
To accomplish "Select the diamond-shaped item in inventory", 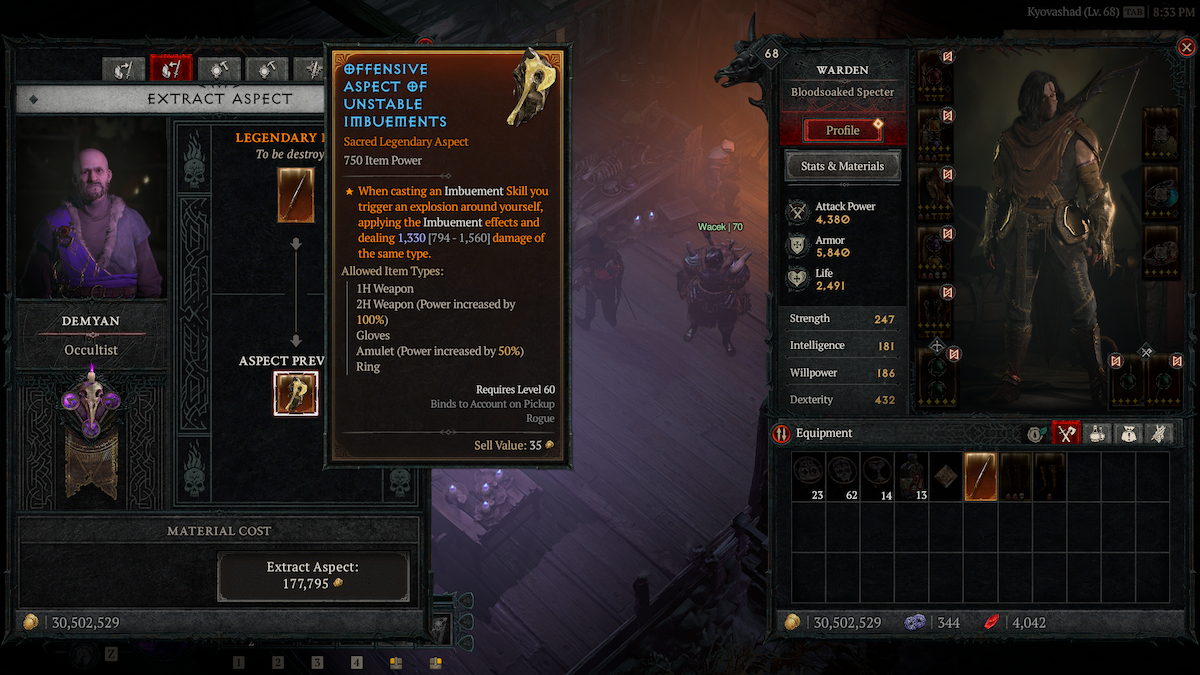I will (945, 477).
